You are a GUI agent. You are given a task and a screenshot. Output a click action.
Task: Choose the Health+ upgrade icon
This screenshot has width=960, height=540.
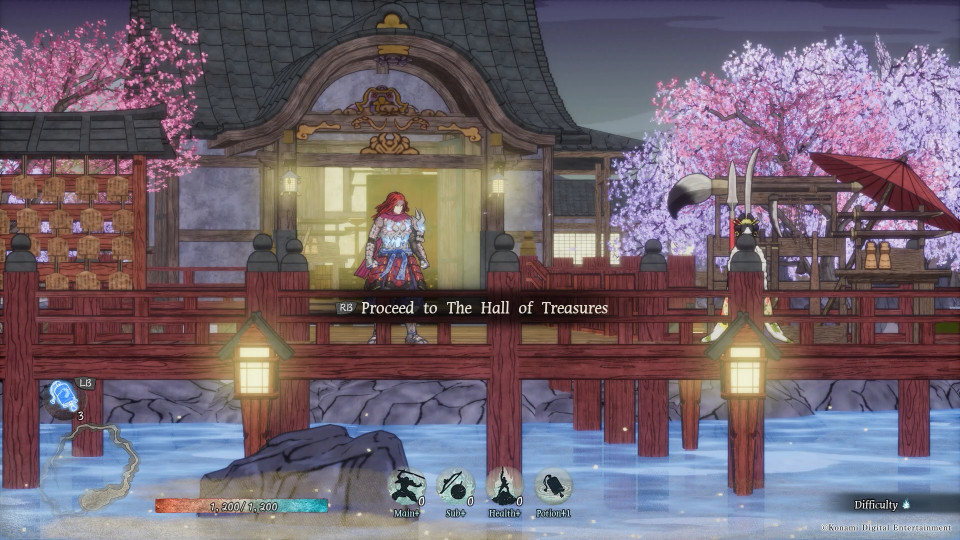(505, 487)
